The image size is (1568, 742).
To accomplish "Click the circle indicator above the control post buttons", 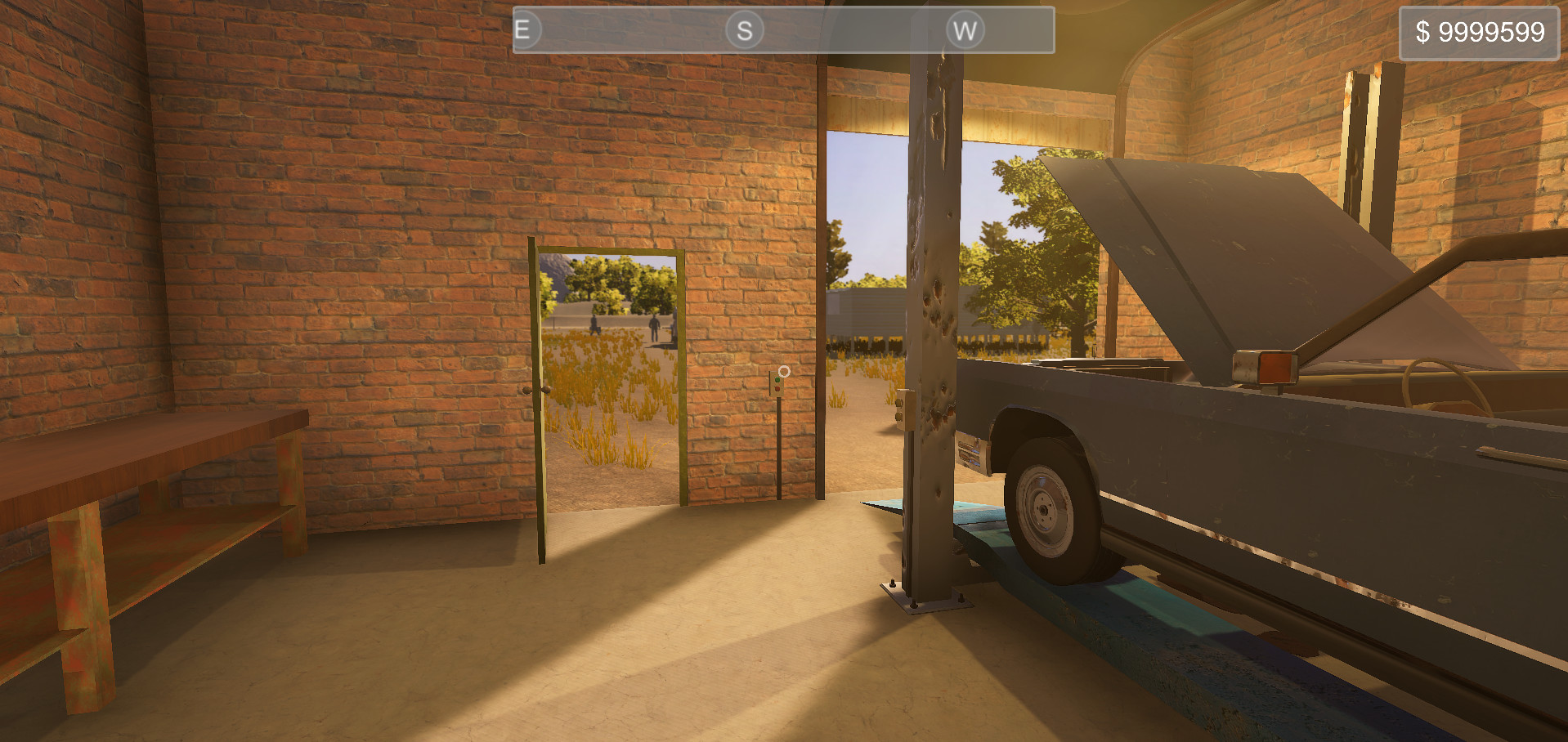I will (783, 372).
